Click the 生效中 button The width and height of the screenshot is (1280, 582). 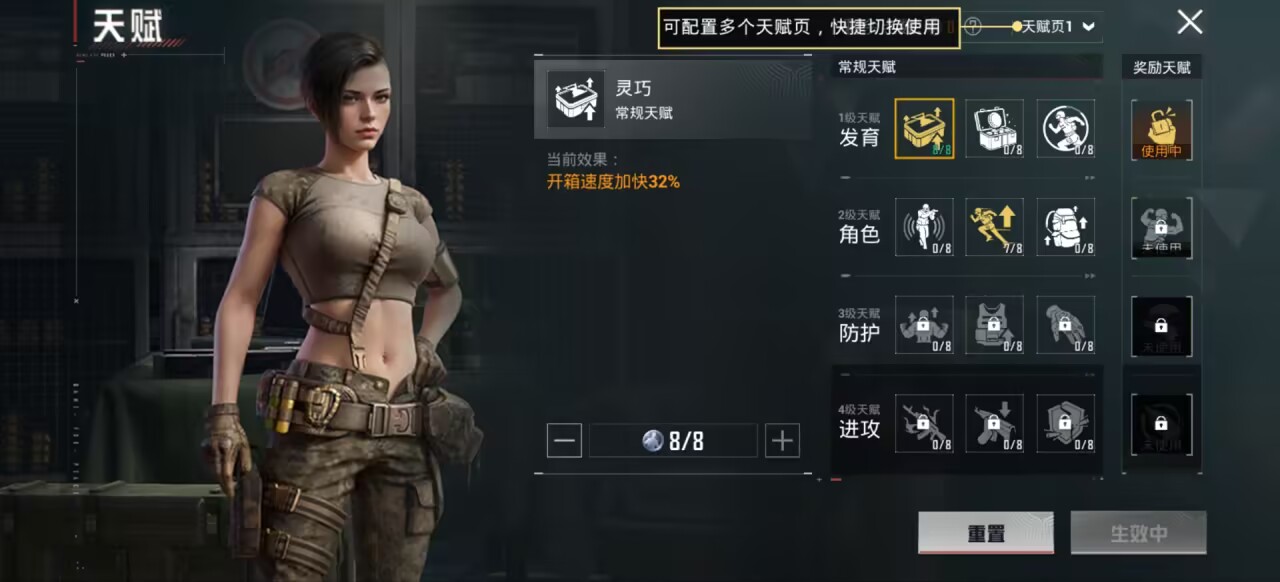1138,533
